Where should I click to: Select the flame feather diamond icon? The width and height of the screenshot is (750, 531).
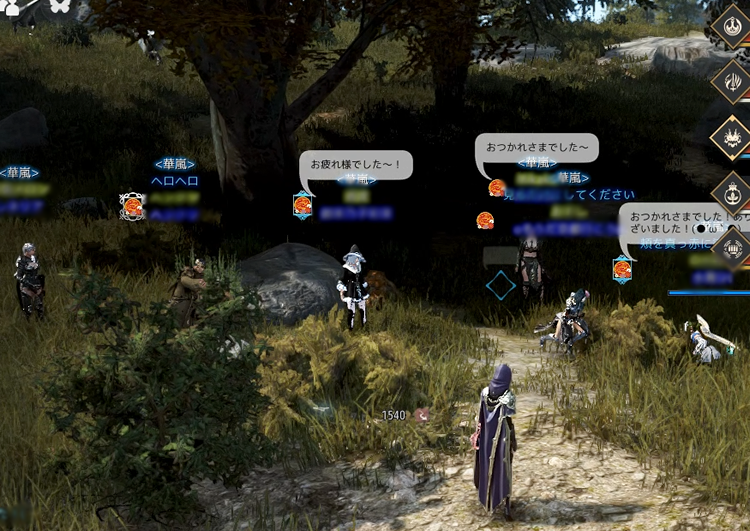pyautogui.click(x=732, y=81)
